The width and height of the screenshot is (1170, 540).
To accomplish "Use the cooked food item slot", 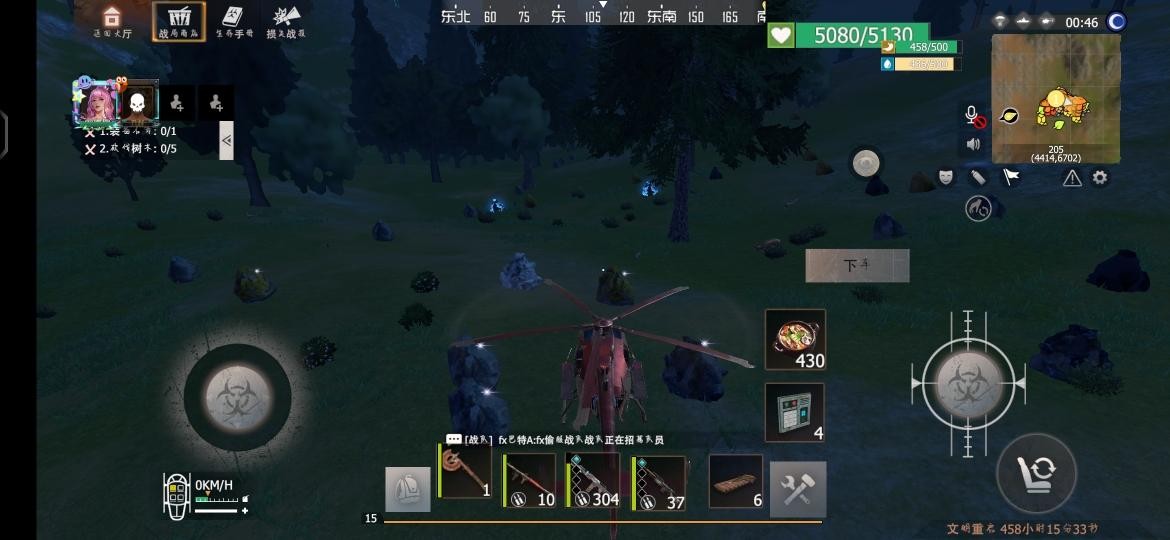I will click(795, 340).
